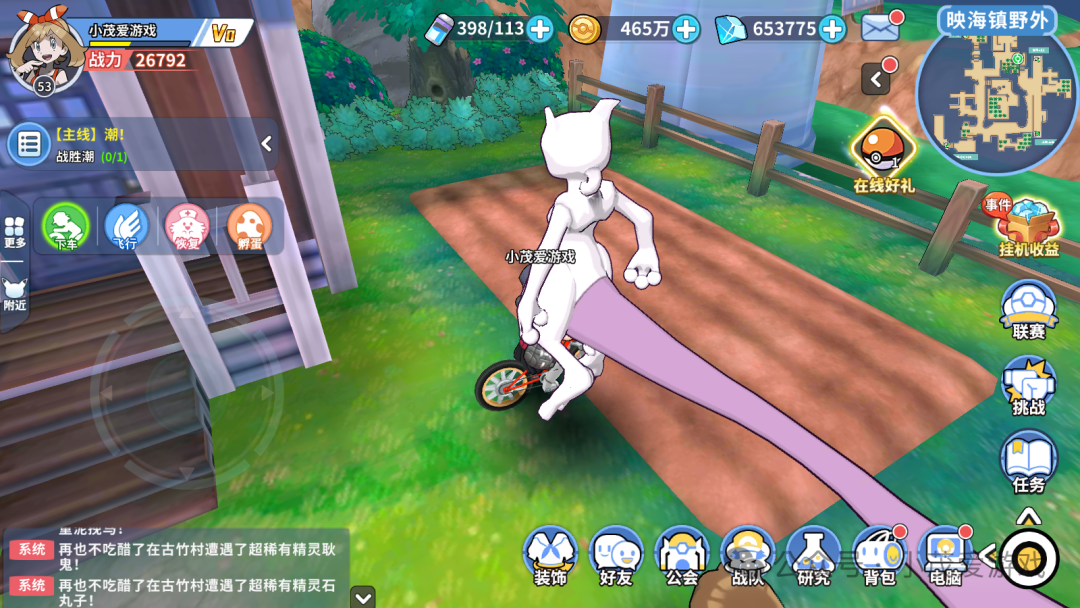Open the 更多 more options panel

point(14,232)
